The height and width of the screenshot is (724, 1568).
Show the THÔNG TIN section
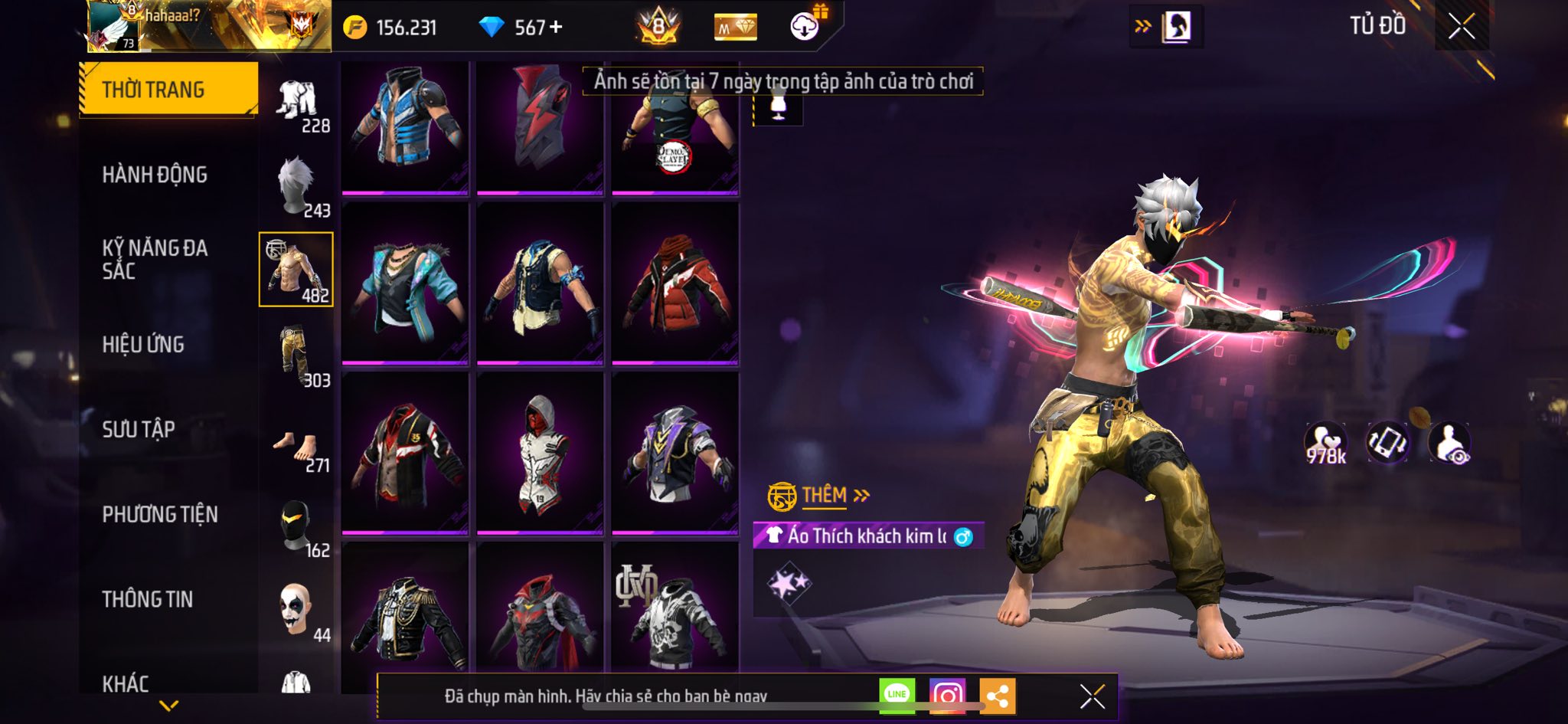(x=148, y=599)
